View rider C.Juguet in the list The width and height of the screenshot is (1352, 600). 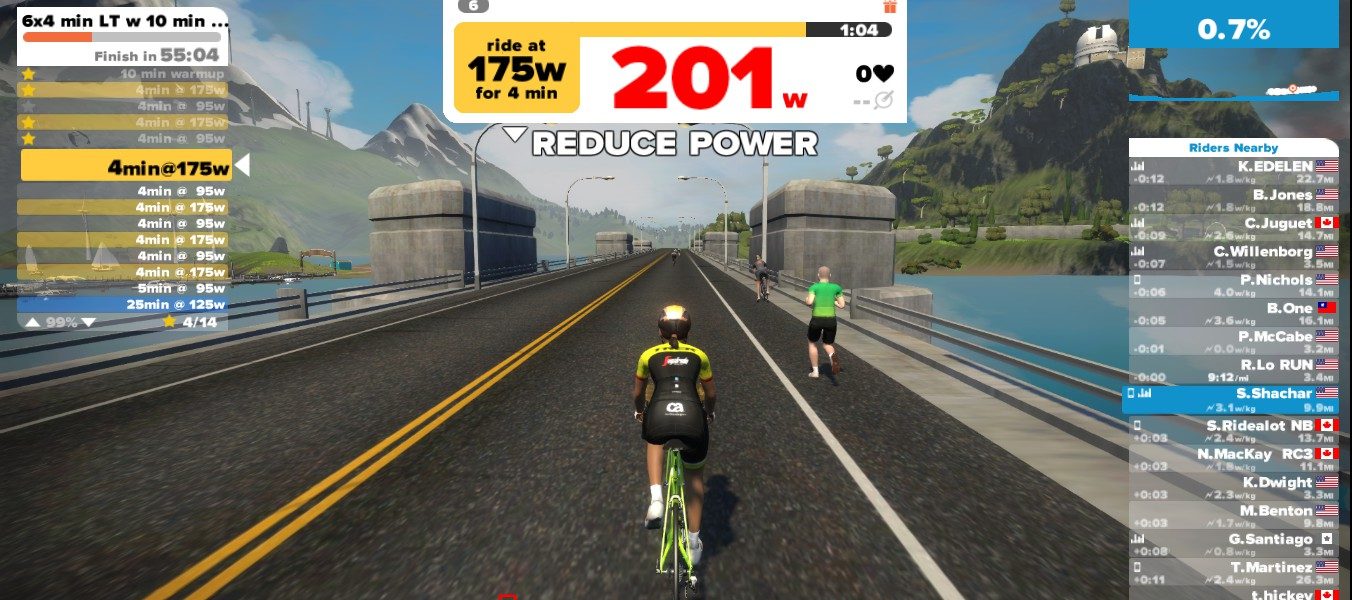tap(1233, 229)
